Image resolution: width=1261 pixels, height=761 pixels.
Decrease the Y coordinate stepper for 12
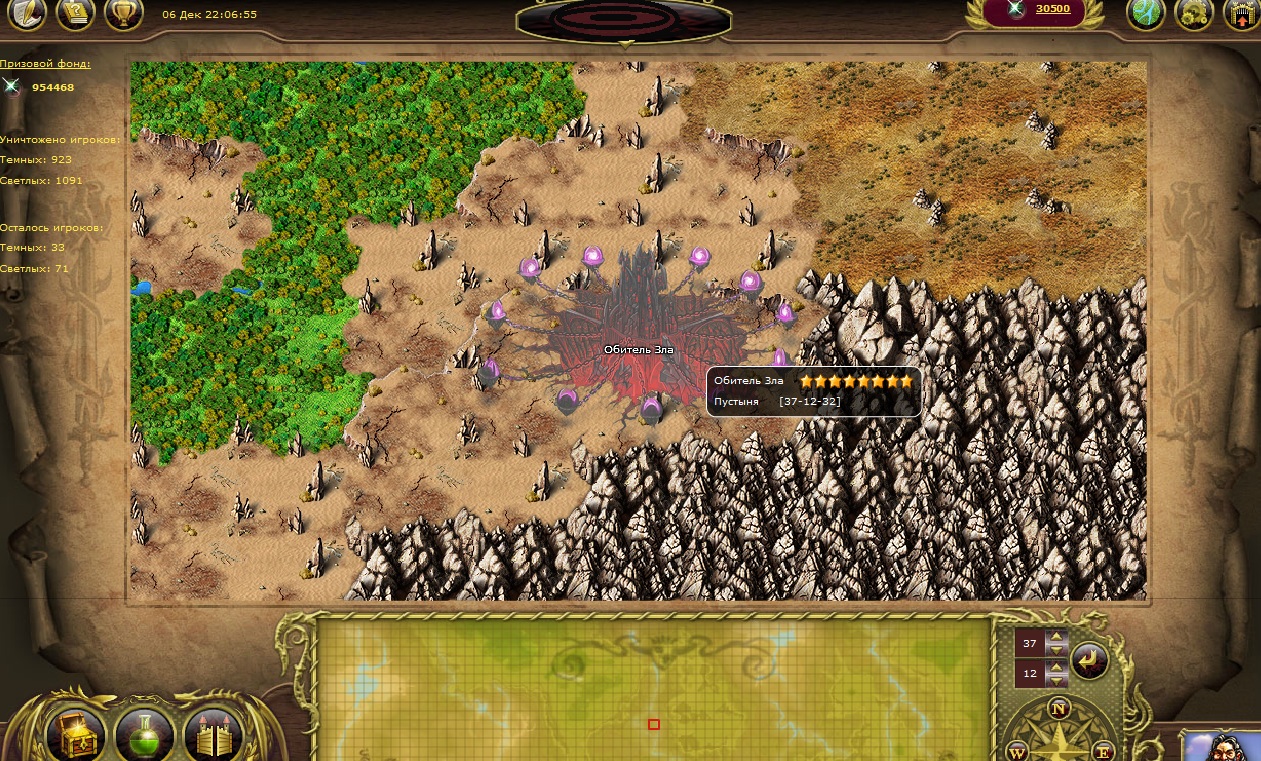tap(1057, 681)
